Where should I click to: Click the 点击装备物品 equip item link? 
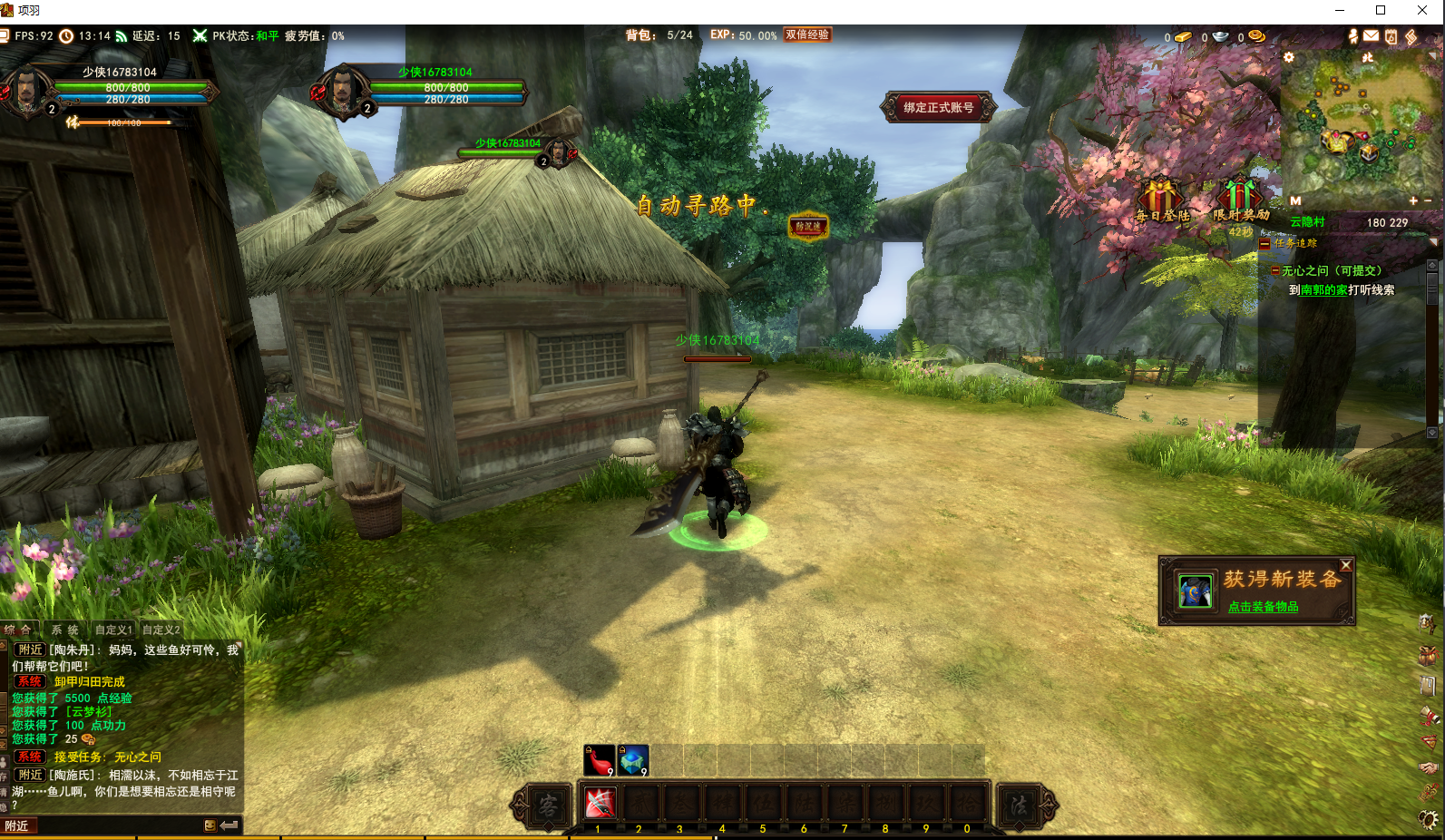point(1263,606)
